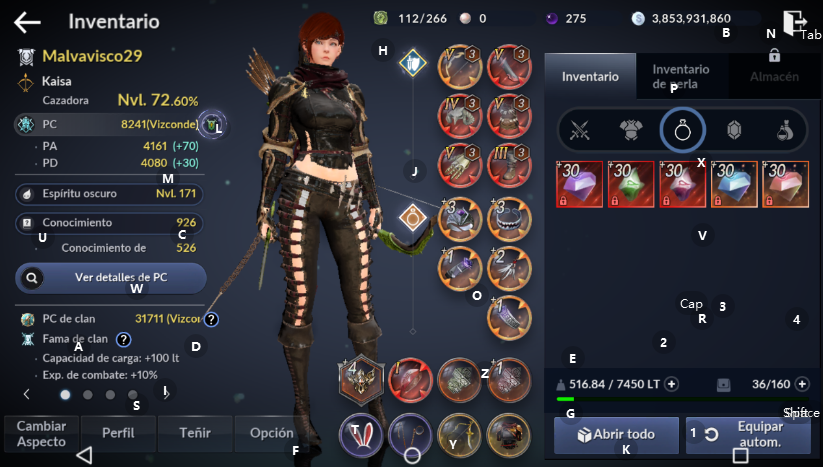This screenshot has height=467, width=823.
Task: Click the Ver detalles de PC button
Action: click(111, 277)
